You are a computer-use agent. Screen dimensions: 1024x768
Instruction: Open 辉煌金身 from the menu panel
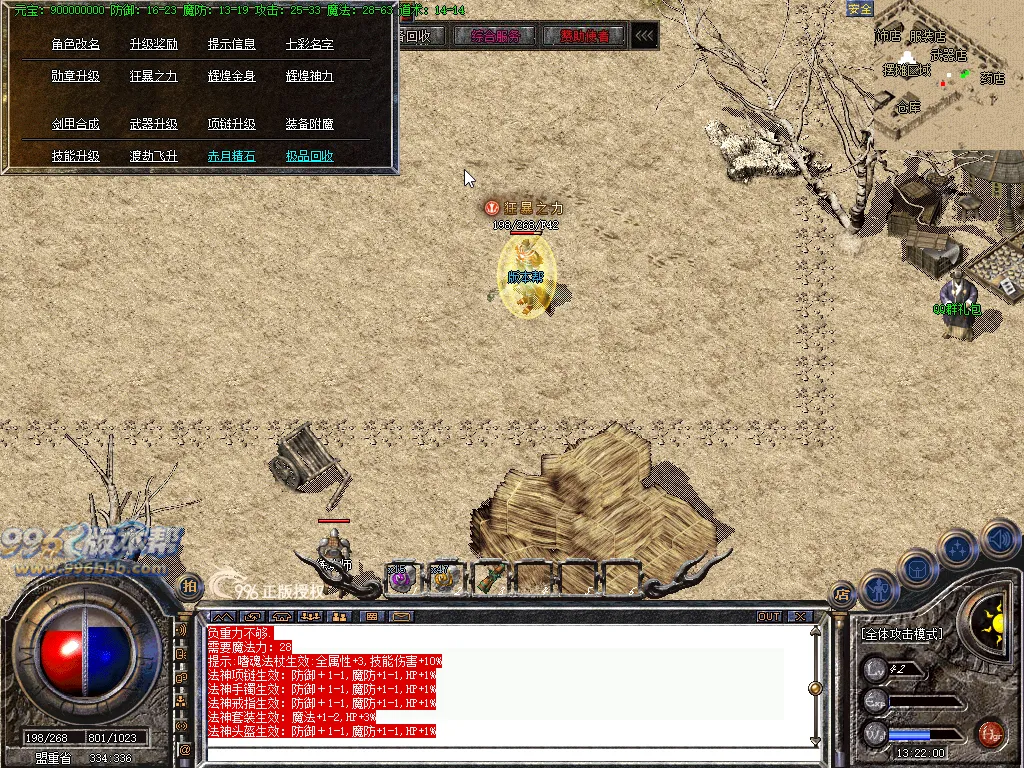click(x=232, y=76)
